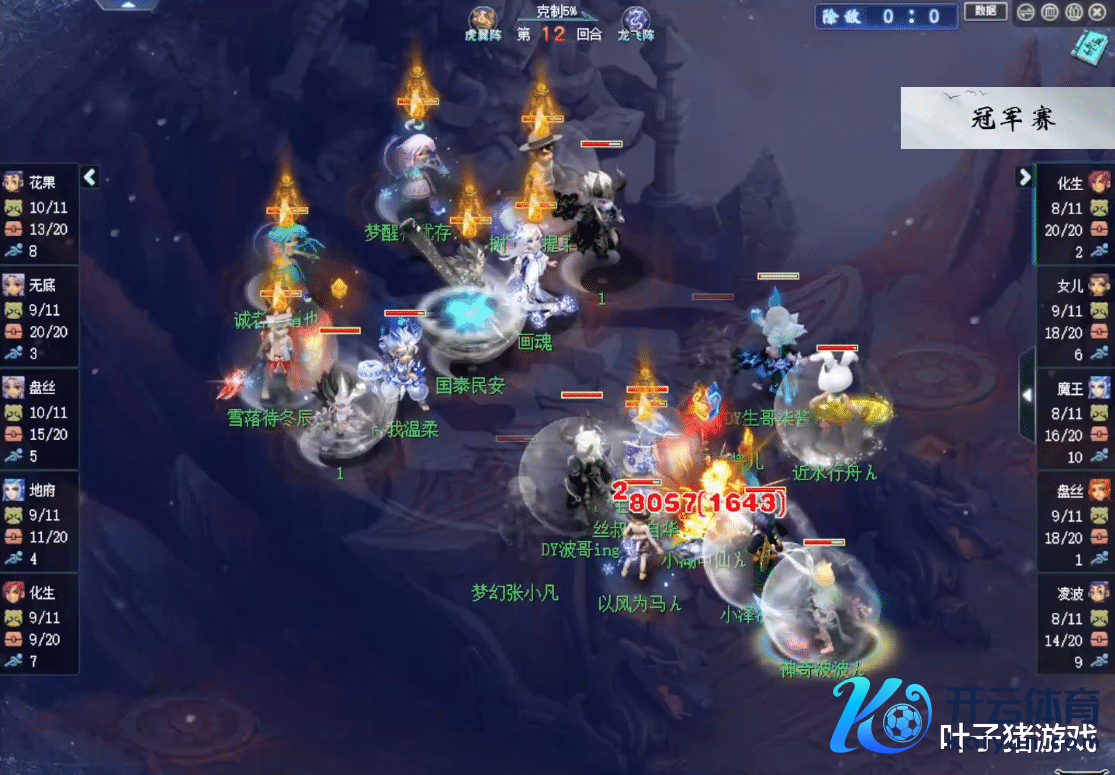The height and width of the screenshot is (775, 1115).
Task: Click the round X close button
Action: (1097, 13)
